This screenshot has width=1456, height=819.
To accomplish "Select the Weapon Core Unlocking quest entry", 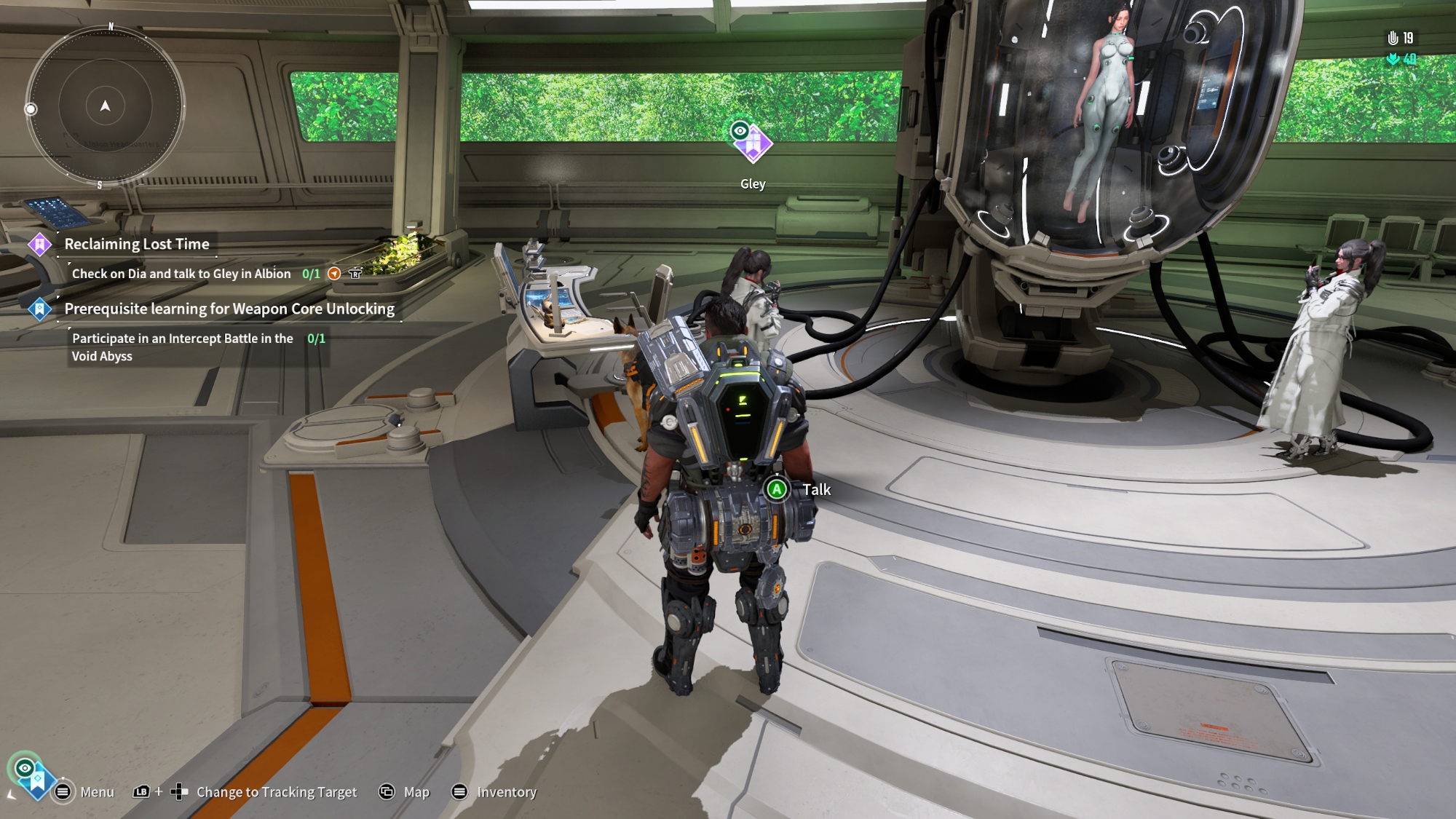I will (229, 309).
